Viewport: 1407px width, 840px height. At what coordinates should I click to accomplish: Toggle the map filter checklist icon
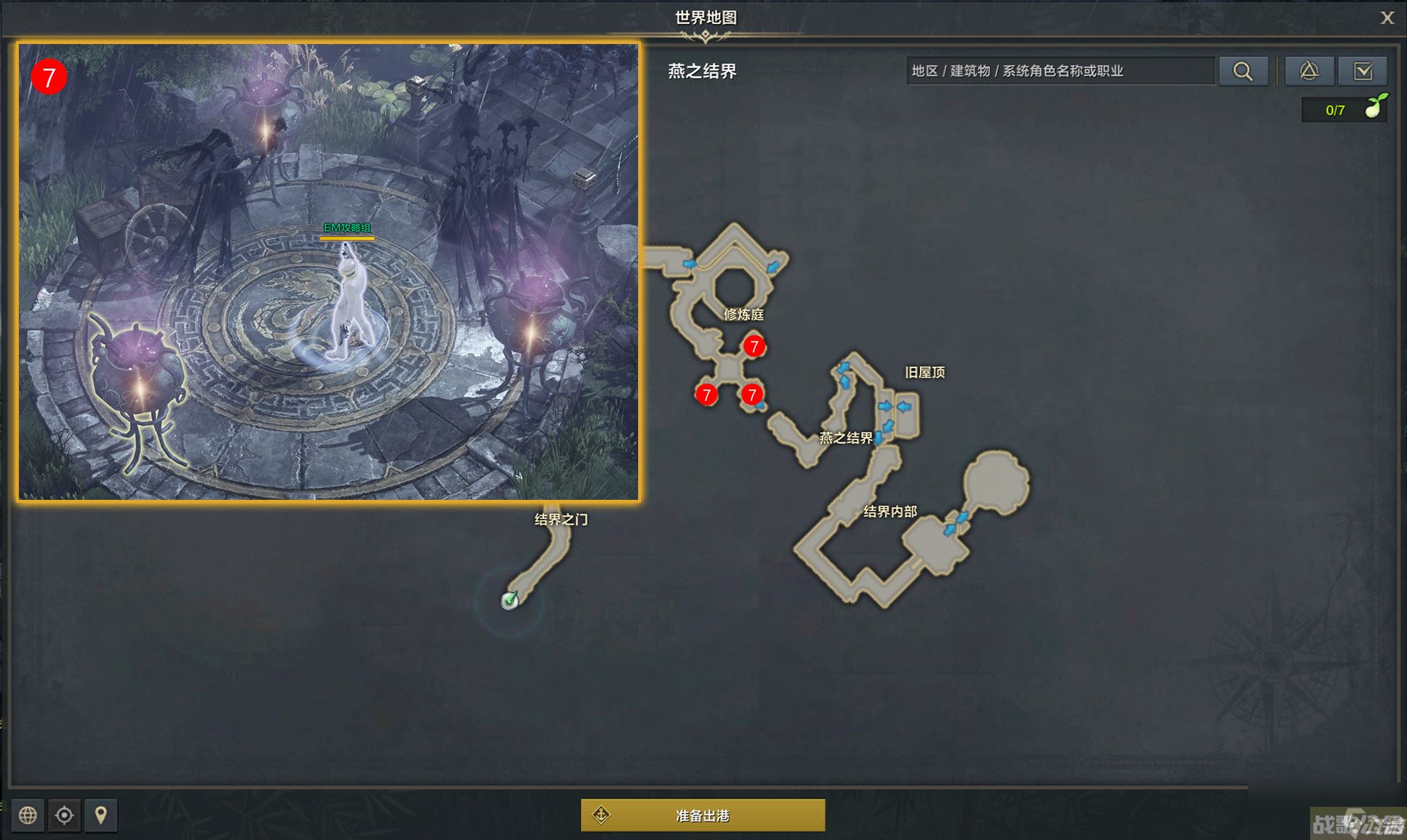1364,71
